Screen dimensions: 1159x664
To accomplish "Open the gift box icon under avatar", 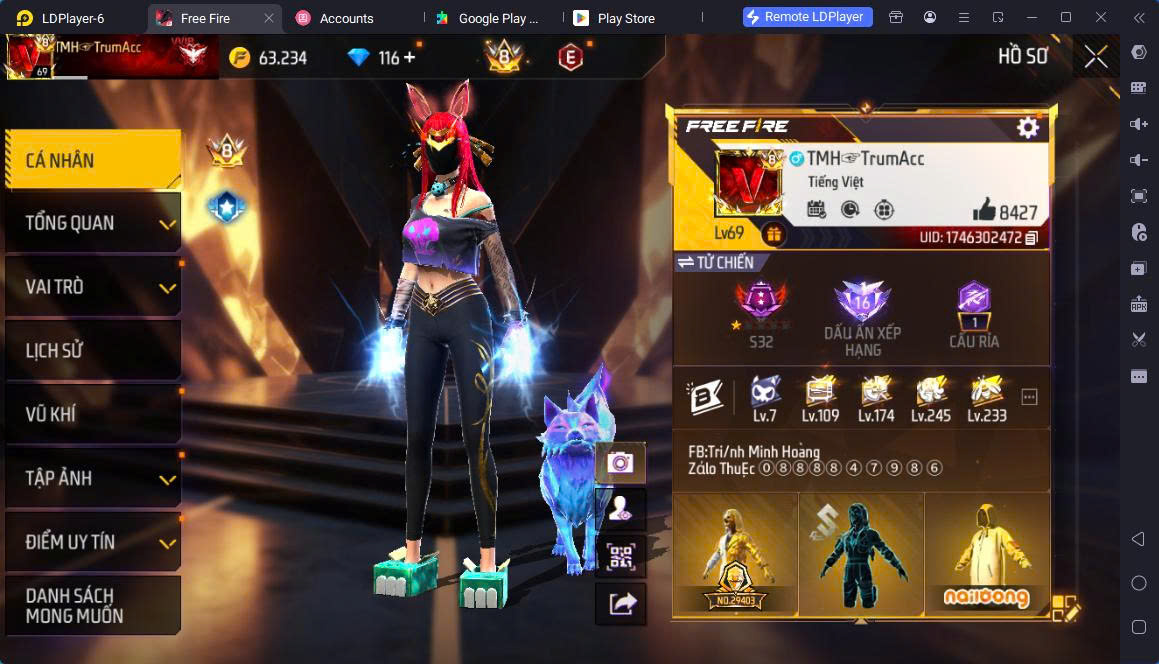I will click(773, 235).
